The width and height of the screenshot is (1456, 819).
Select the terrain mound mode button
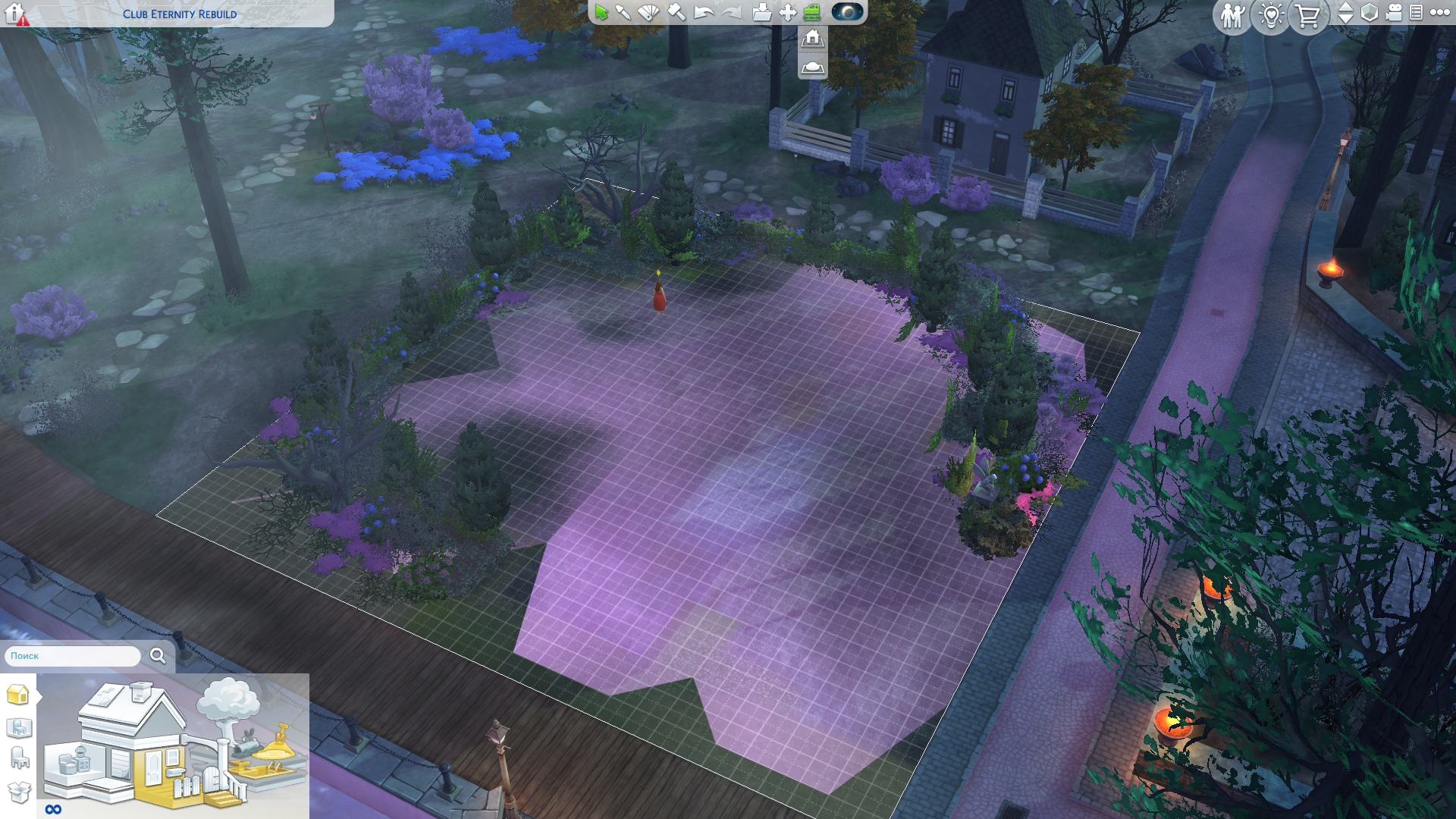click(x=812, y=67)
